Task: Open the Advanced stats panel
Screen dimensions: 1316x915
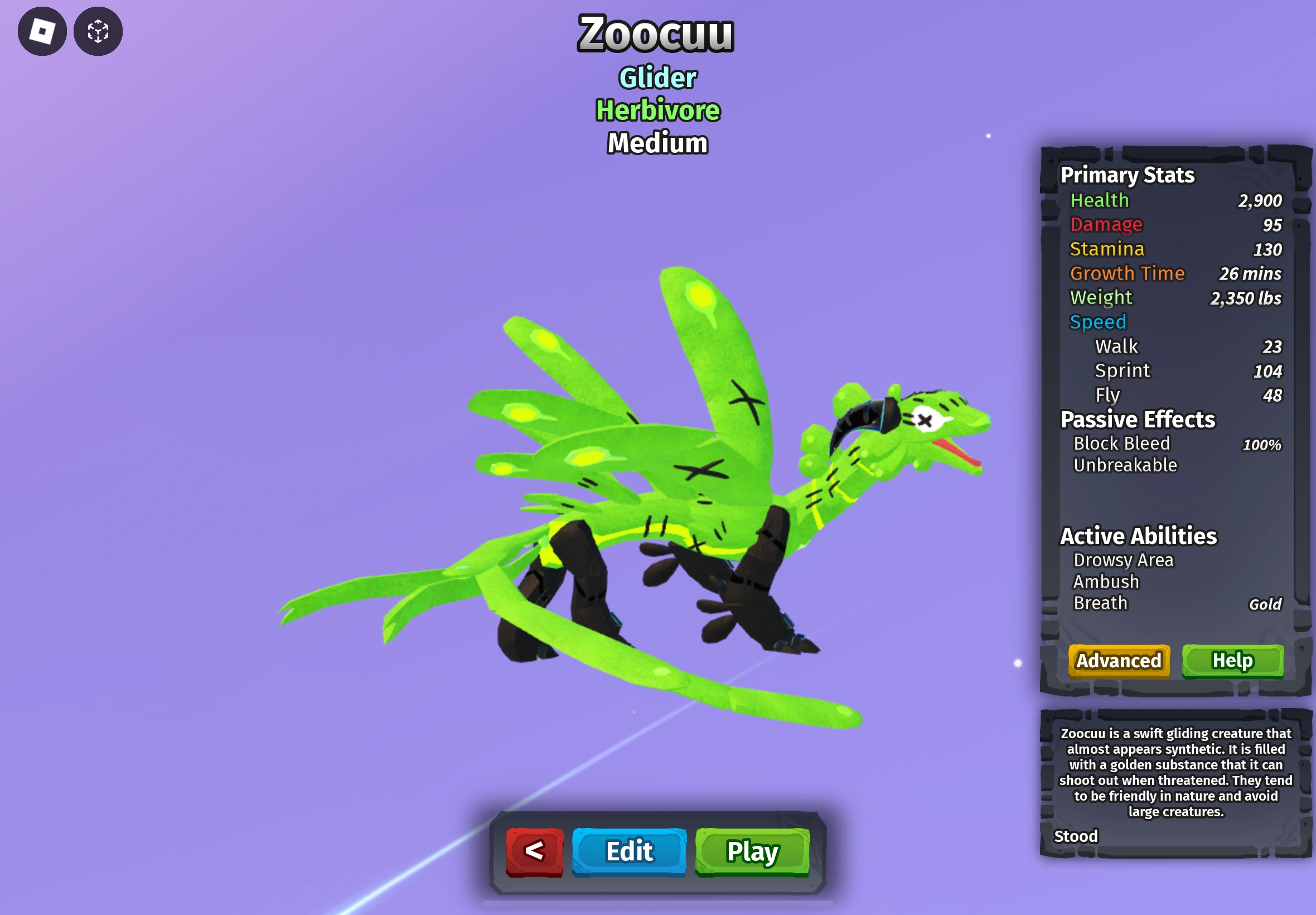Action: pos(1118,661)
